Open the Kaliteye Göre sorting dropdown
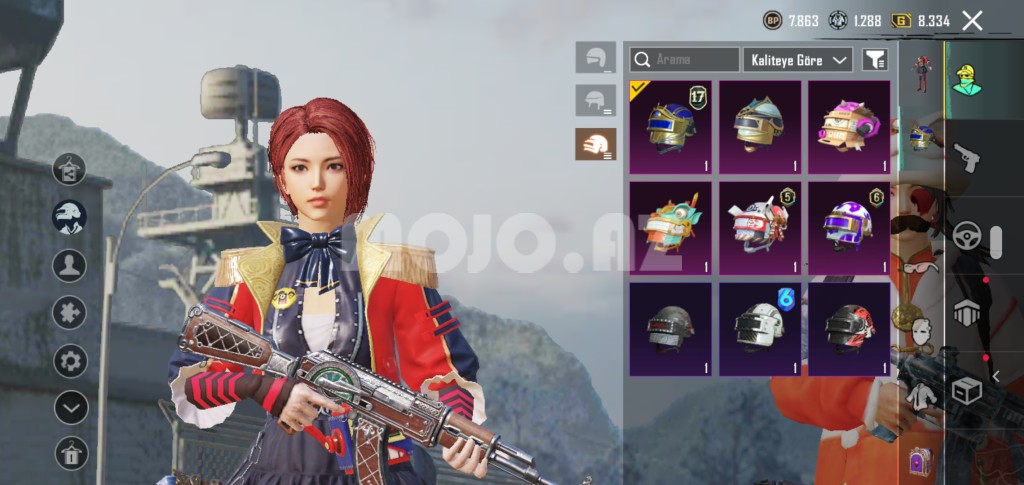The image size is (1024, 485). [x=798, y=60]
